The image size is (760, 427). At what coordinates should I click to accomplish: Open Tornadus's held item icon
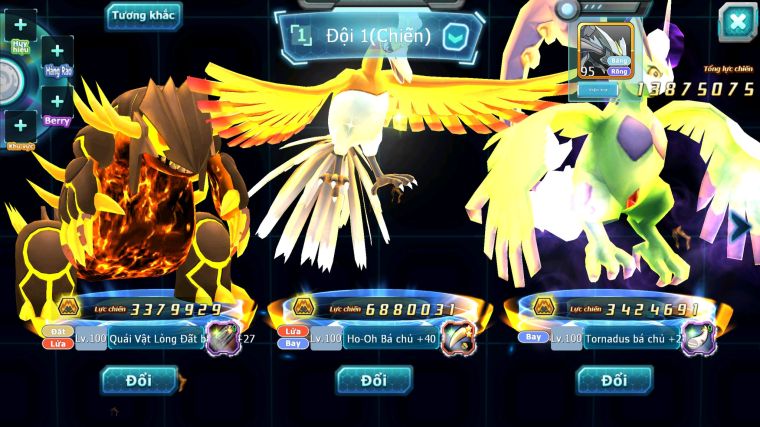698,338
